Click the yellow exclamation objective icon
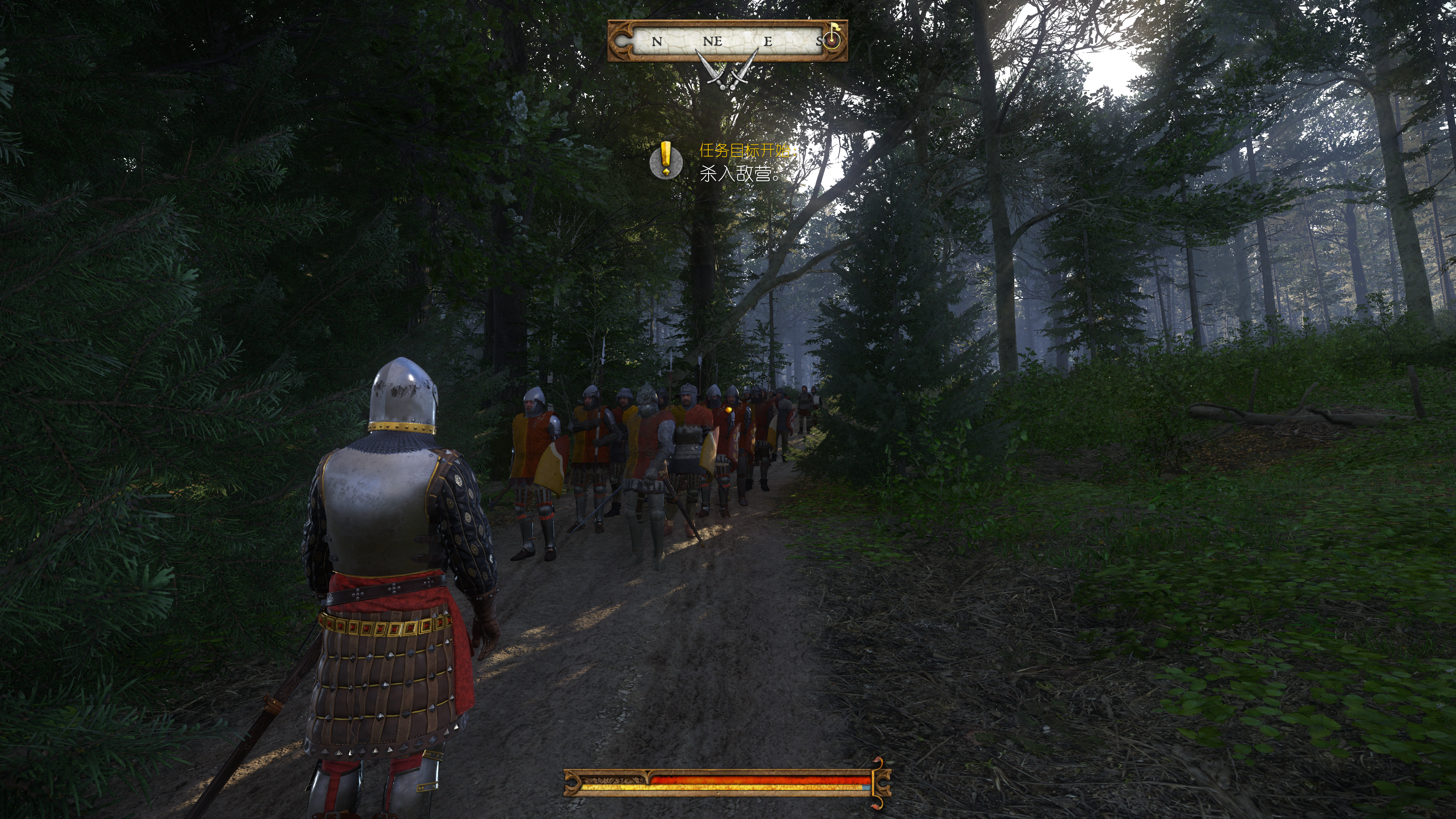1456x819 pixels. [666, 160]
